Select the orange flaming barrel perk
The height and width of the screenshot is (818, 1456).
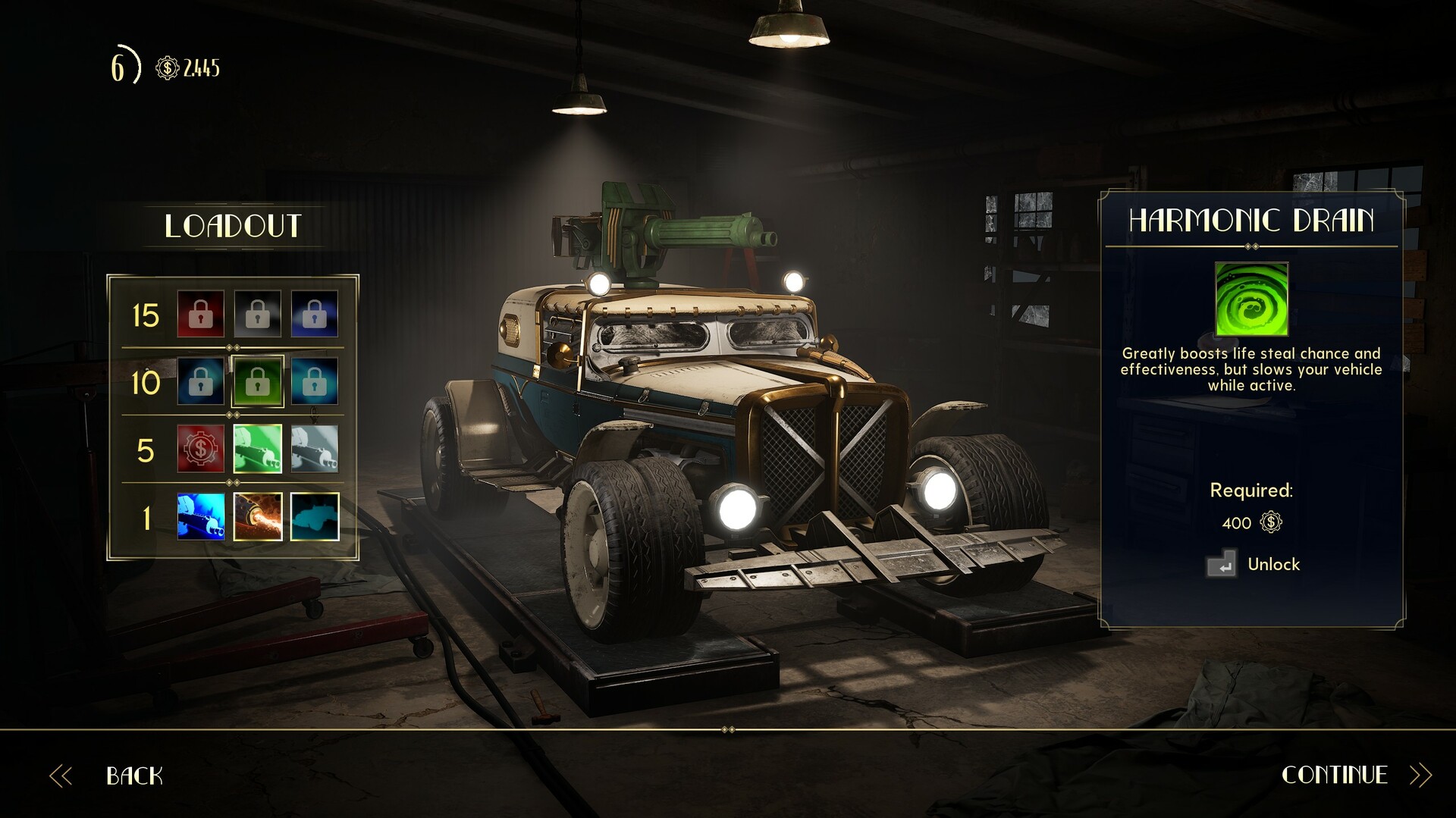258,517
